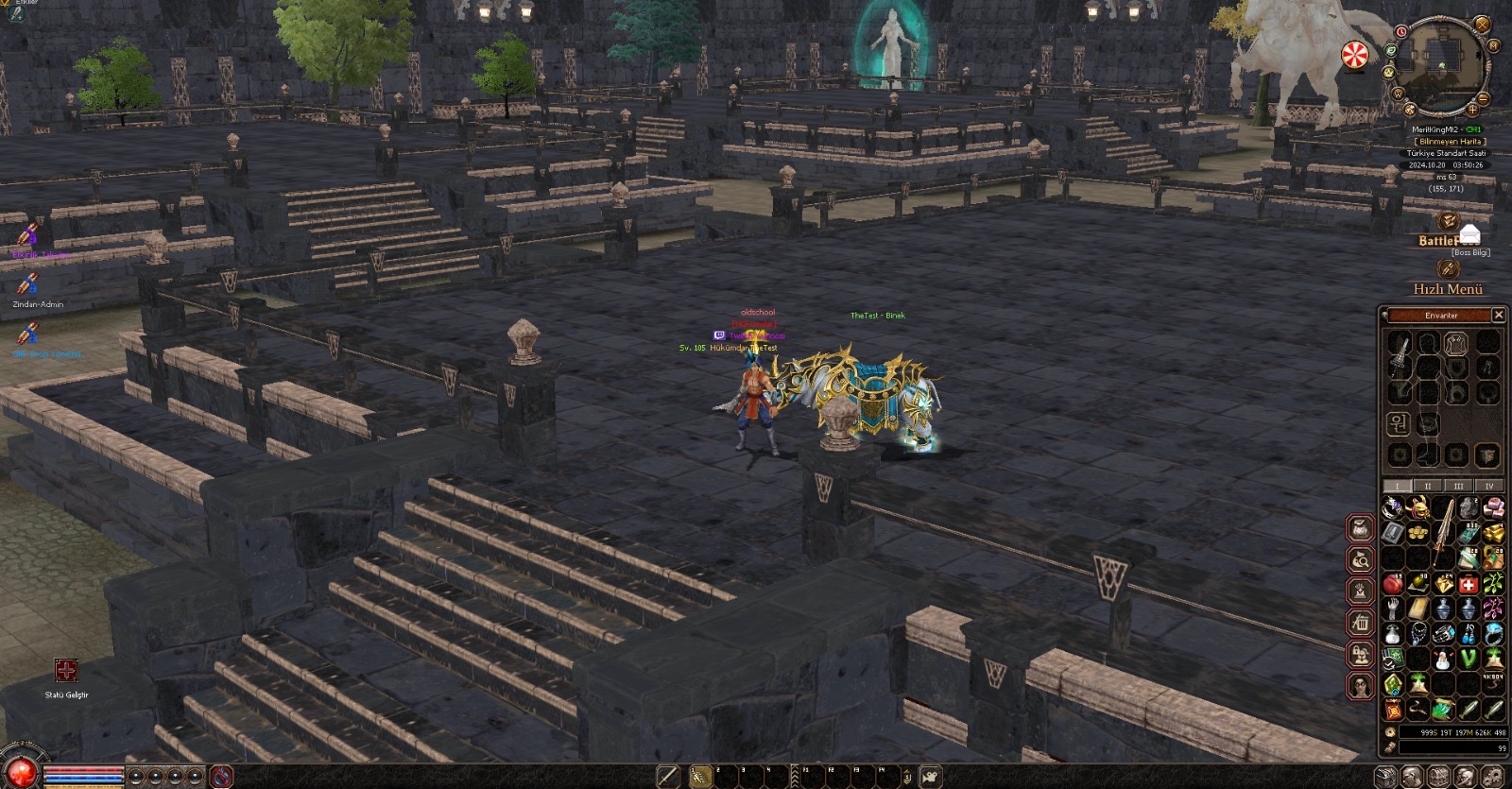Open the Zindan-Admin shortcut
1512x789 pixels.
tap(27, 283)
